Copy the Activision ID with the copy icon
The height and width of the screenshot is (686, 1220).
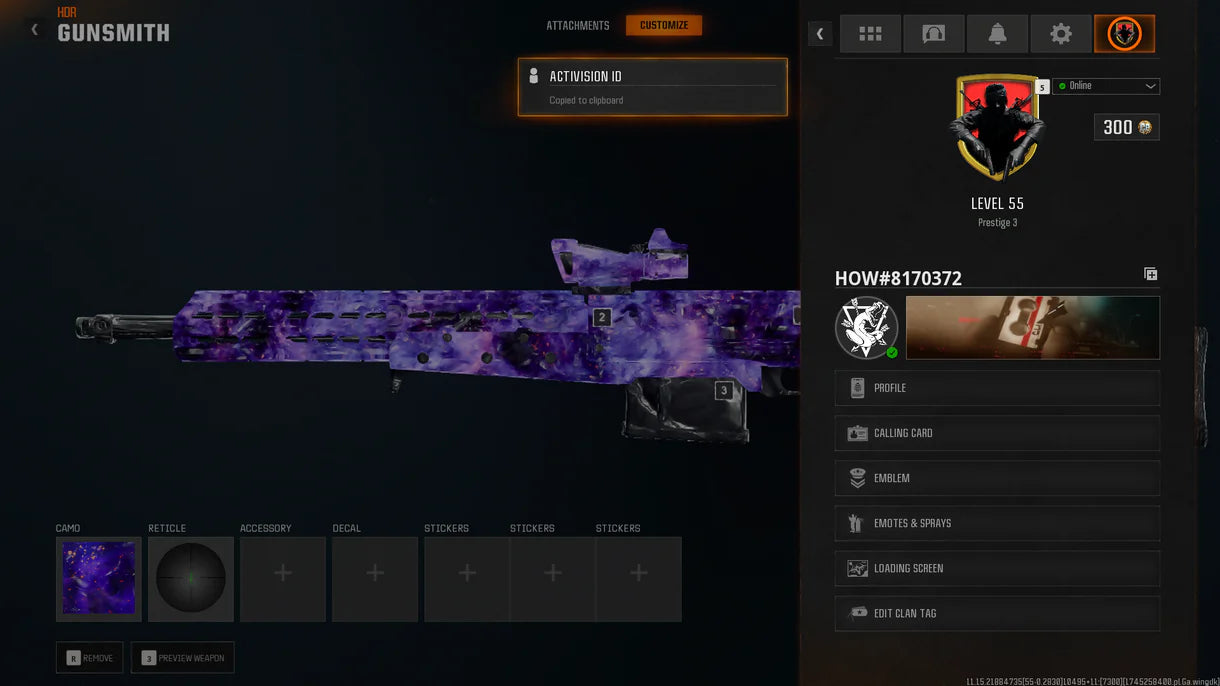tap(1150, 274)
